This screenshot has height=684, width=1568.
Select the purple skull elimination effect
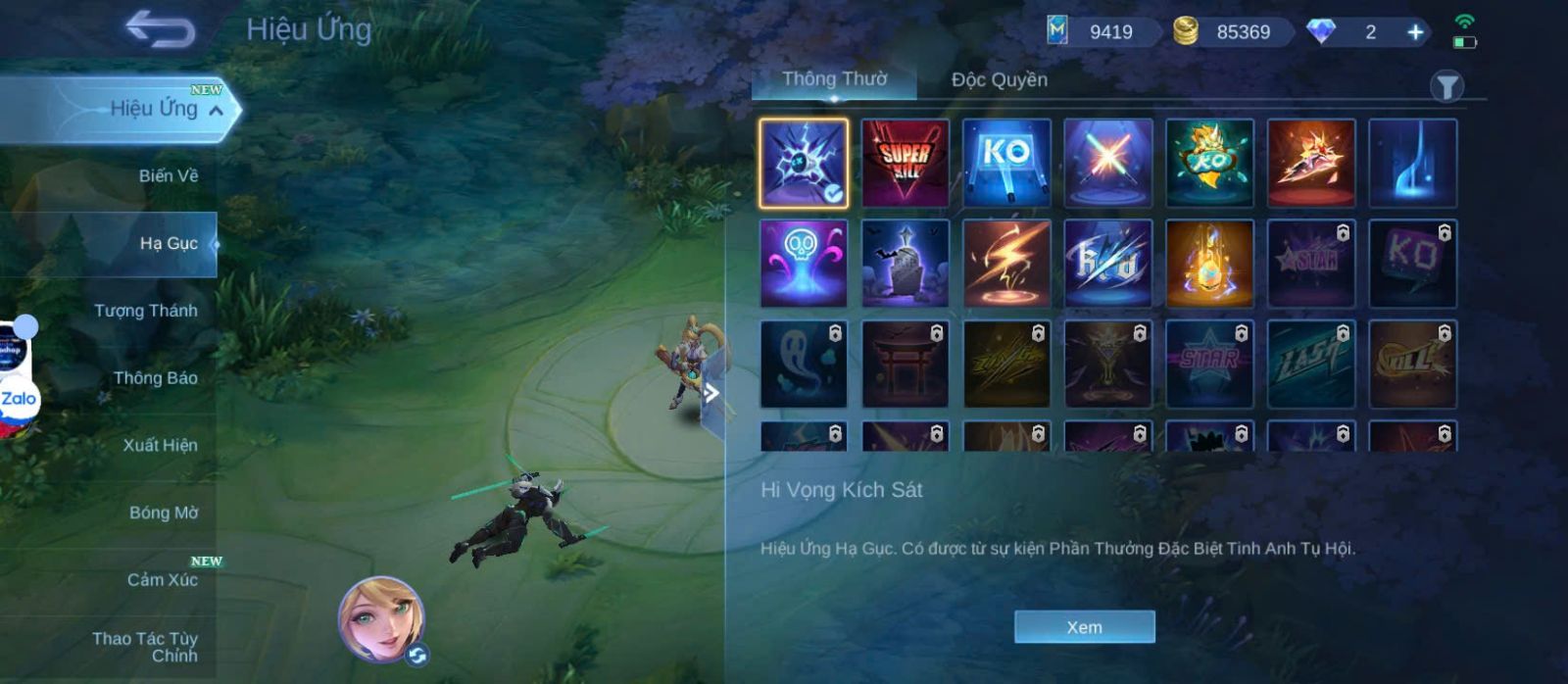(804, 264)
